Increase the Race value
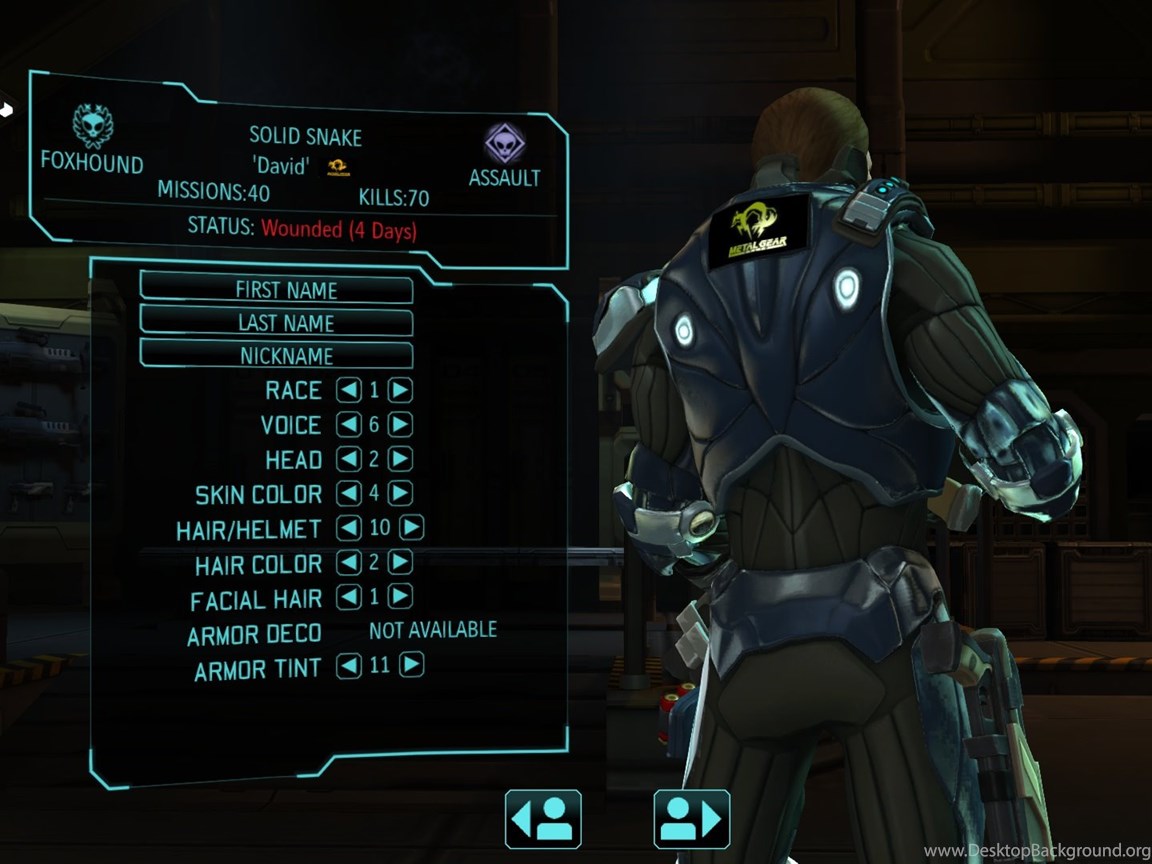Screen dimensions: 1152x864 400,390
